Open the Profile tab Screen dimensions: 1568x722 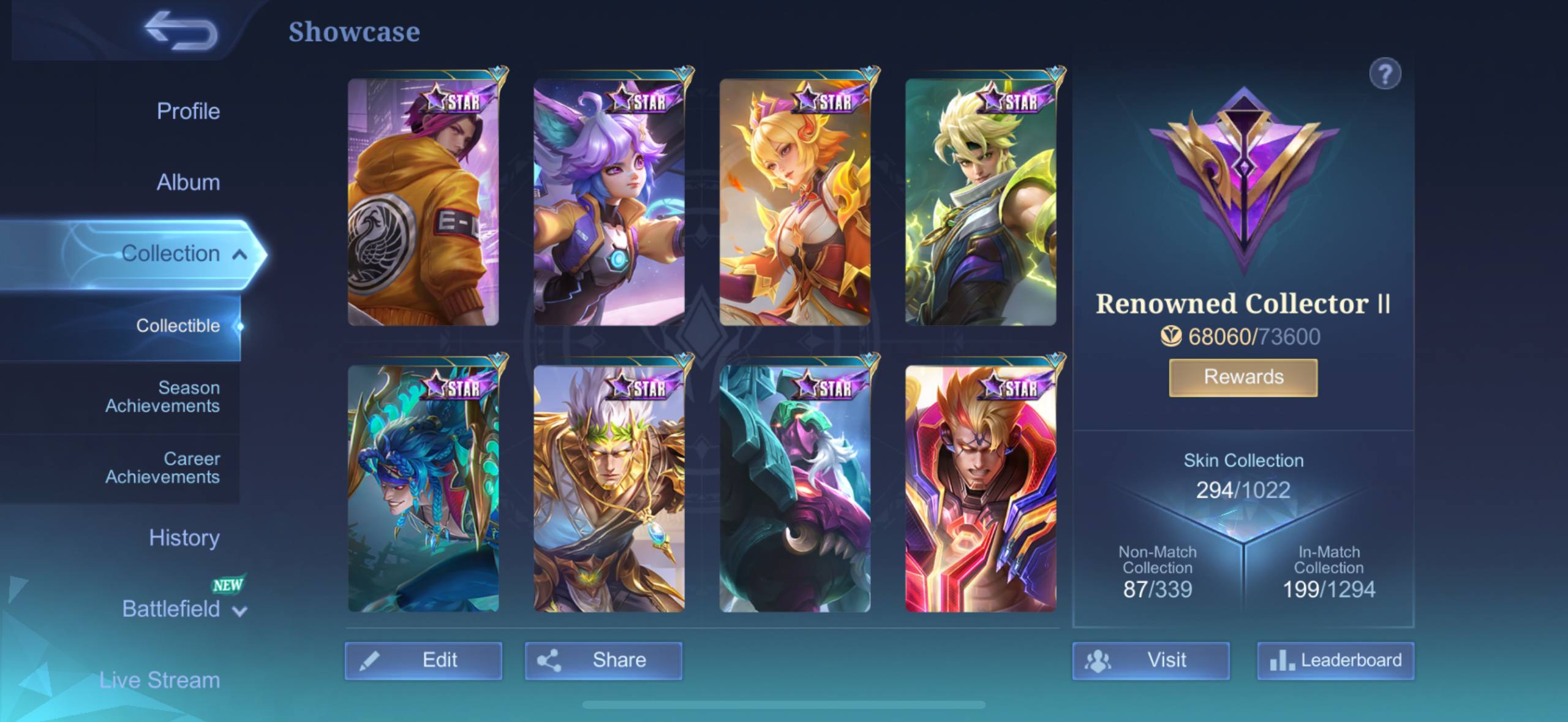pos(187,112)
